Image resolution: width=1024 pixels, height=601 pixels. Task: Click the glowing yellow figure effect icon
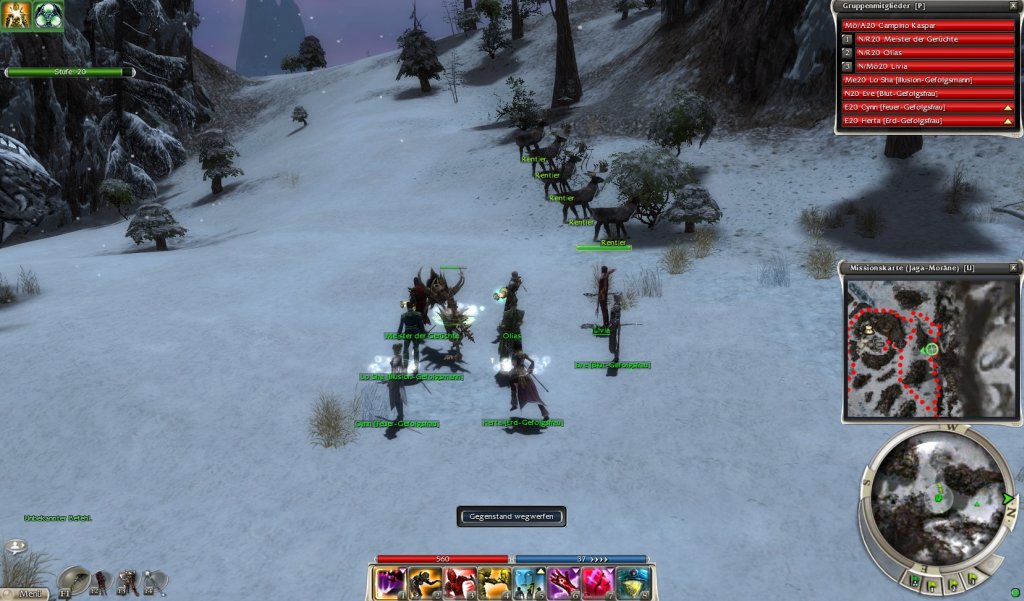pos(16,15)
